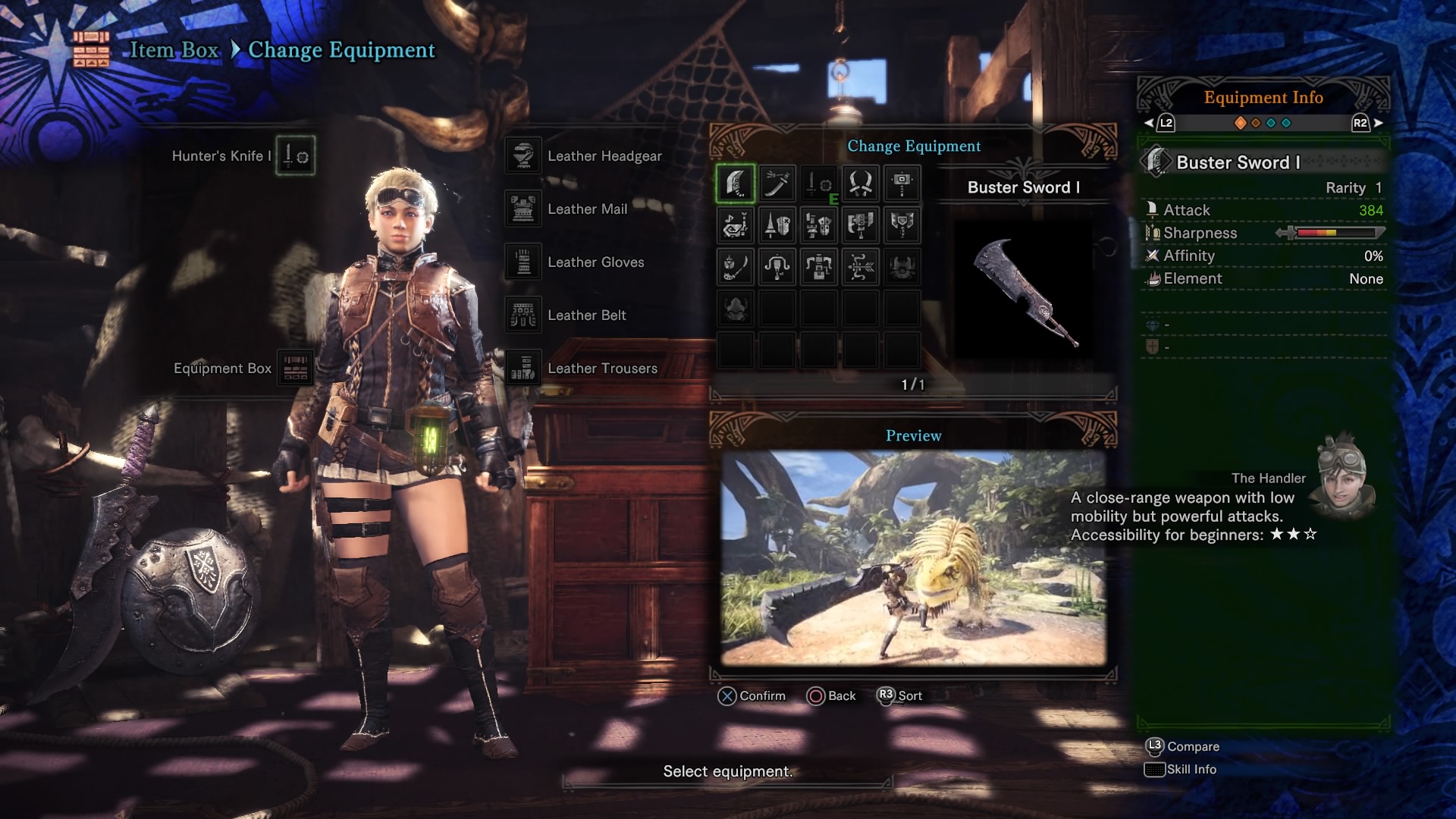1456x819 pixels.
Task: Select the equipped sword and shield slot
Action: point(818,184)
